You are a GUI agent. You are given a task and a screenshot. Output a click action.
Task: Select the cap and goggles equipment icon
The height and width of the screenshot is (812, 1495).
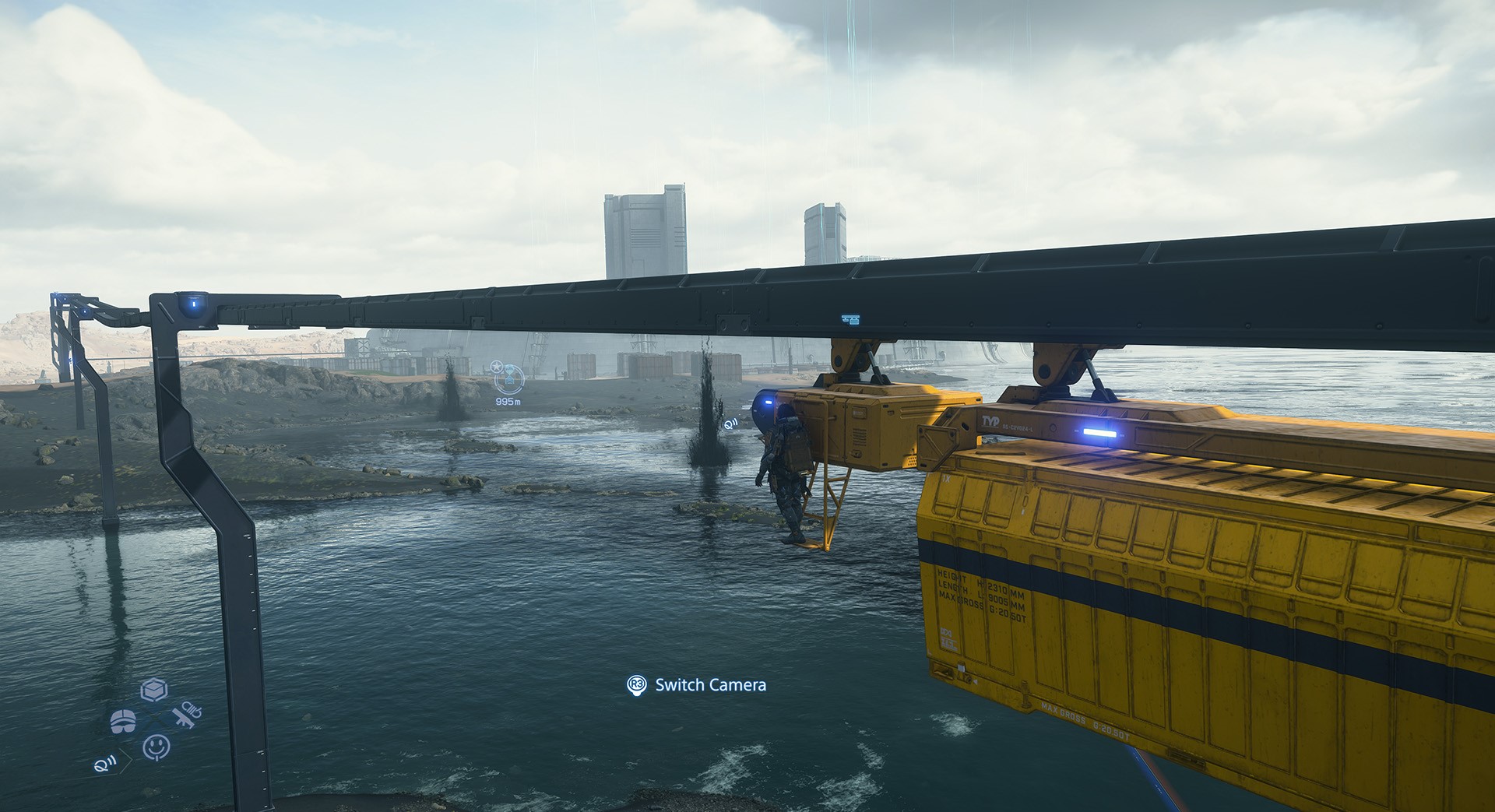coord(123,722)
